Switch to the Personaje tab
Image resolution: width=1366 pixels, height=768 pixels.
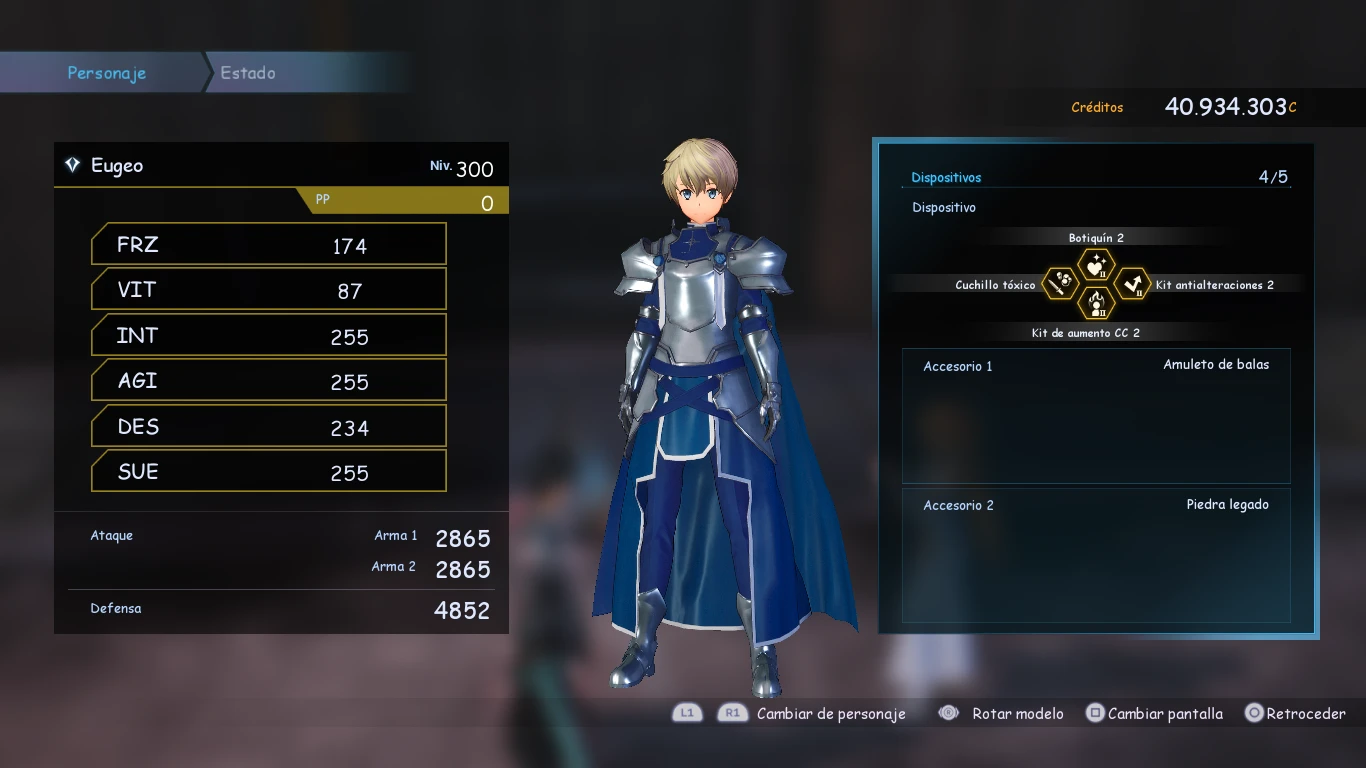click(106, 73)
